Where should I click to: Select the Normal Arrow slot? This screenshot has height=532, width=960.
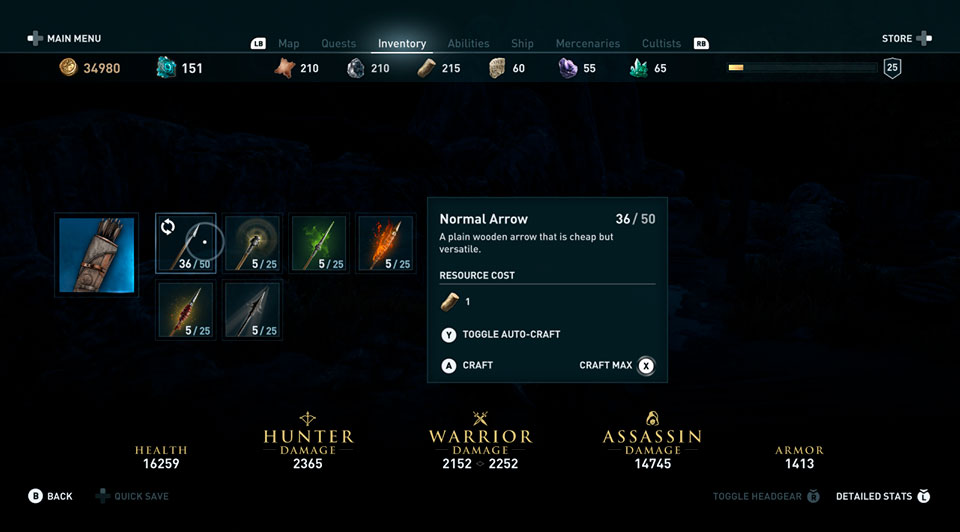coord(186,243)
